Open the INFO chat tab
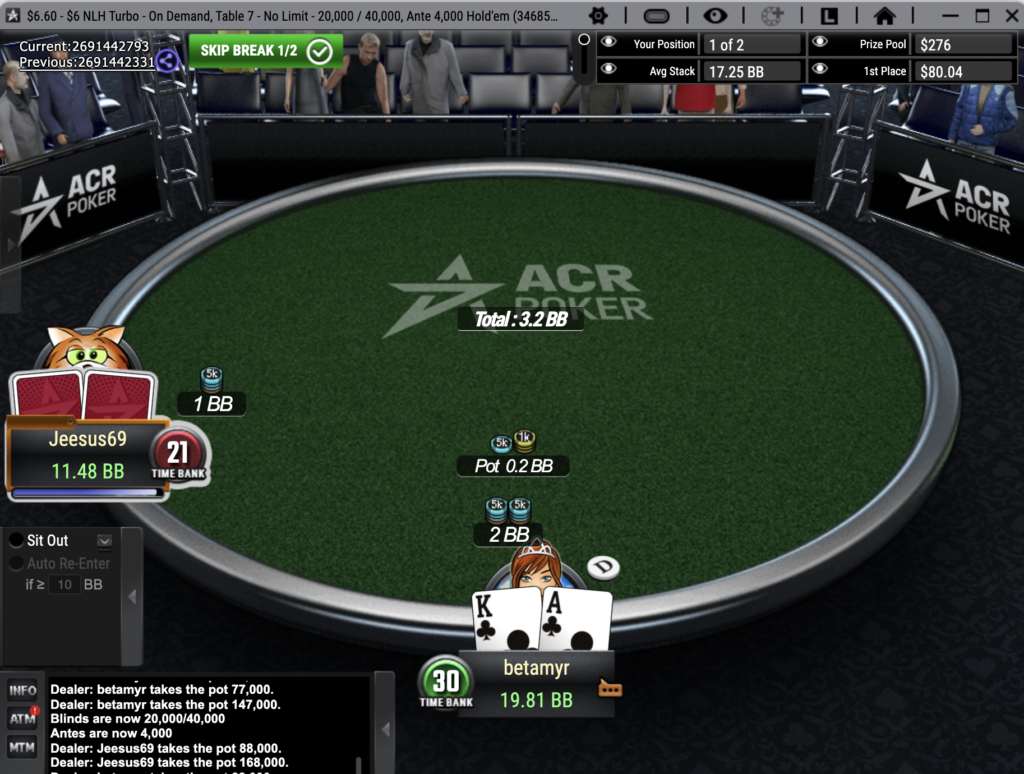 (x=22, y=690)
